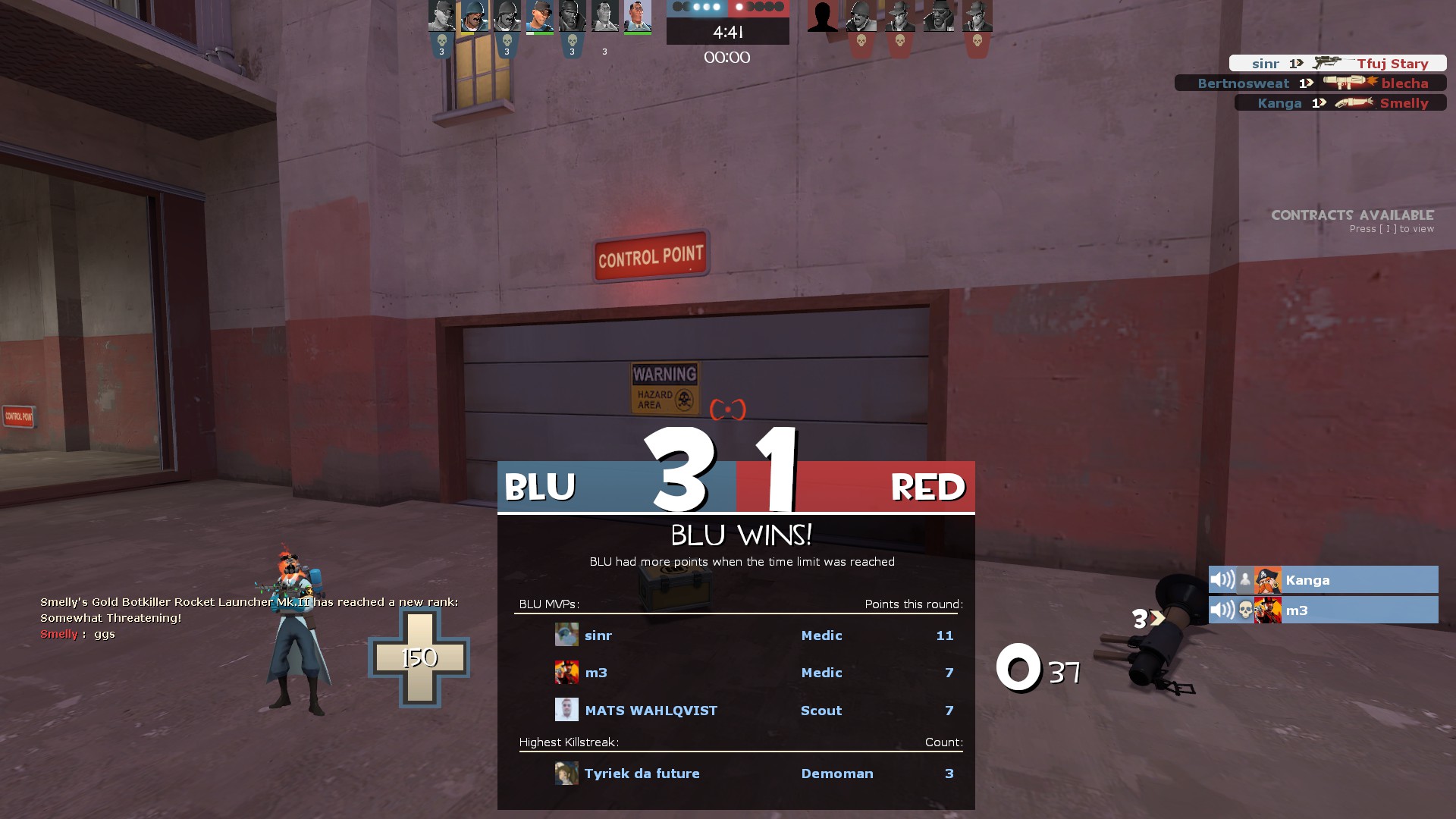Click sinr's avatar in the MVP list

(x=566, y=635)
